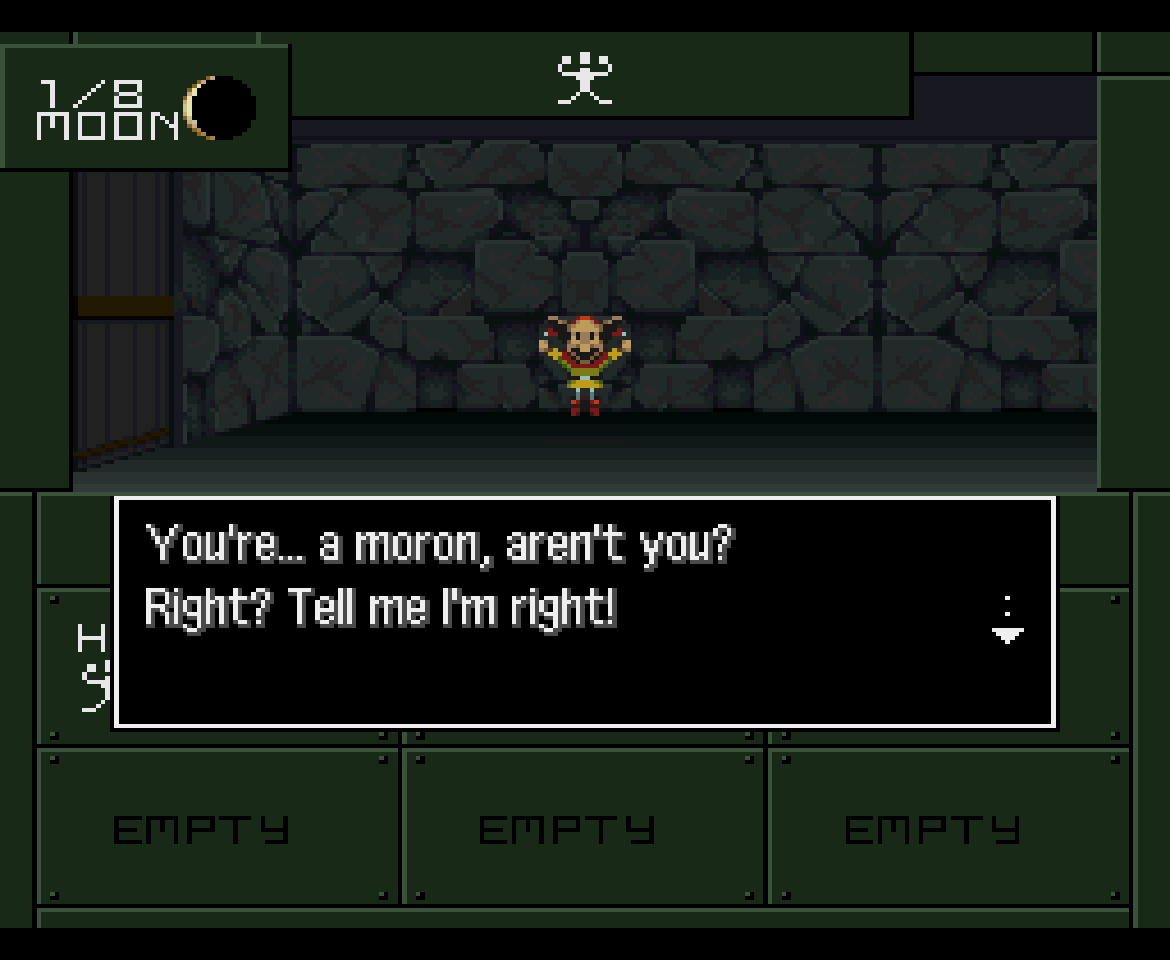This screenshot has width=1170, height=960.
Task: Click the demon's dialogue text box
Action: tap(584, 611)
